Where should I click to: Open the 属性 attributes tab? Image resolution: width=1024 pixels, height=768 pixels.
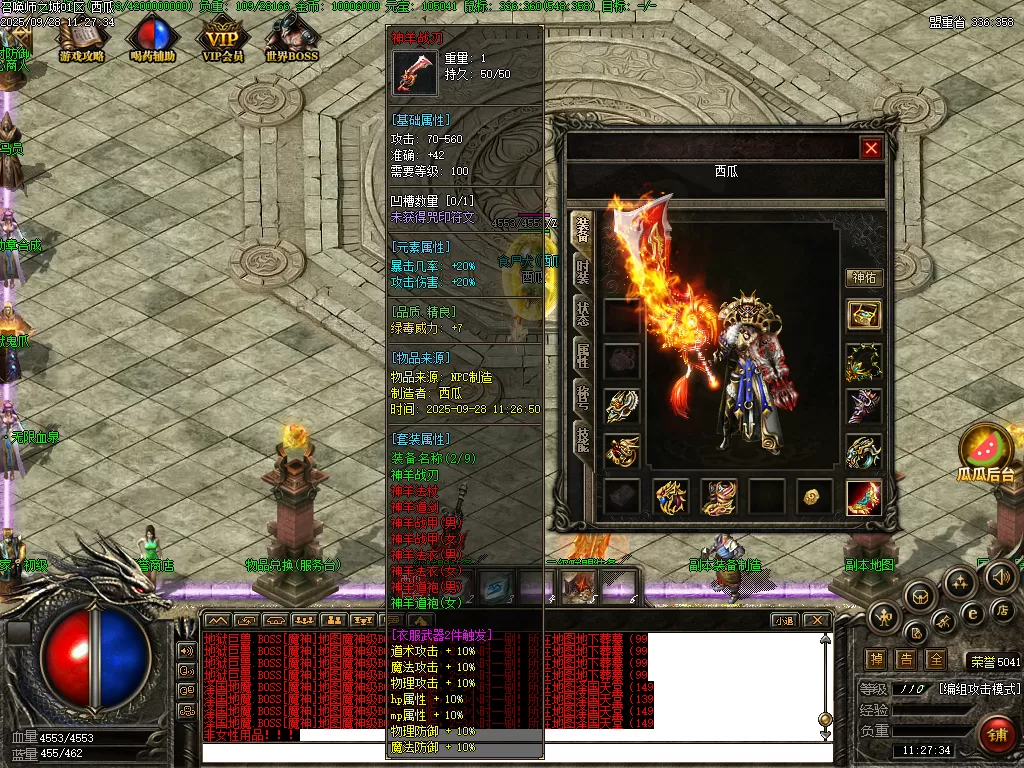click(581, 355)
